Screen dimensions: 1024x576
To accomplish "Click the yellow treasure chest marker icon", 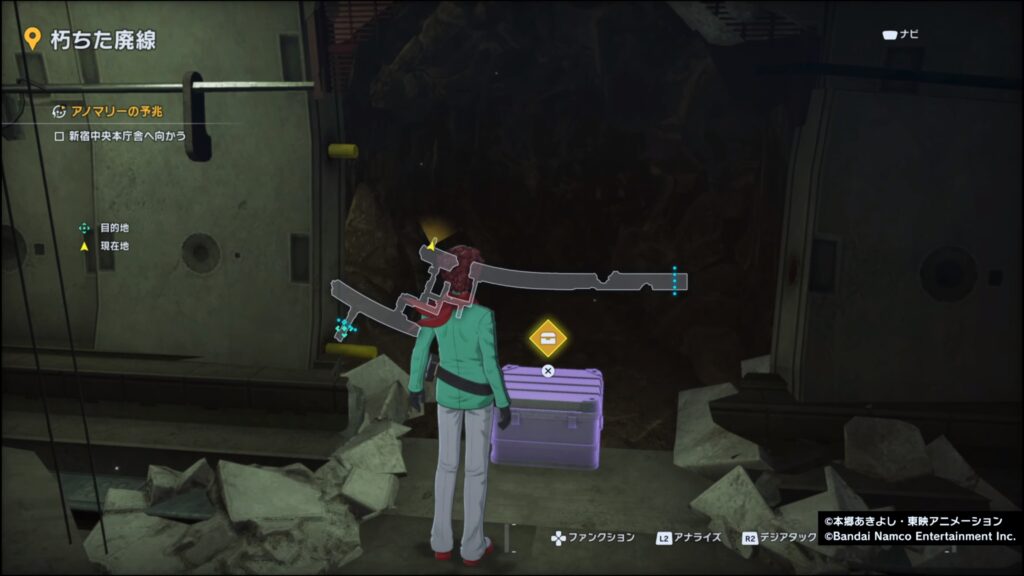I will (x=548, y=338).
